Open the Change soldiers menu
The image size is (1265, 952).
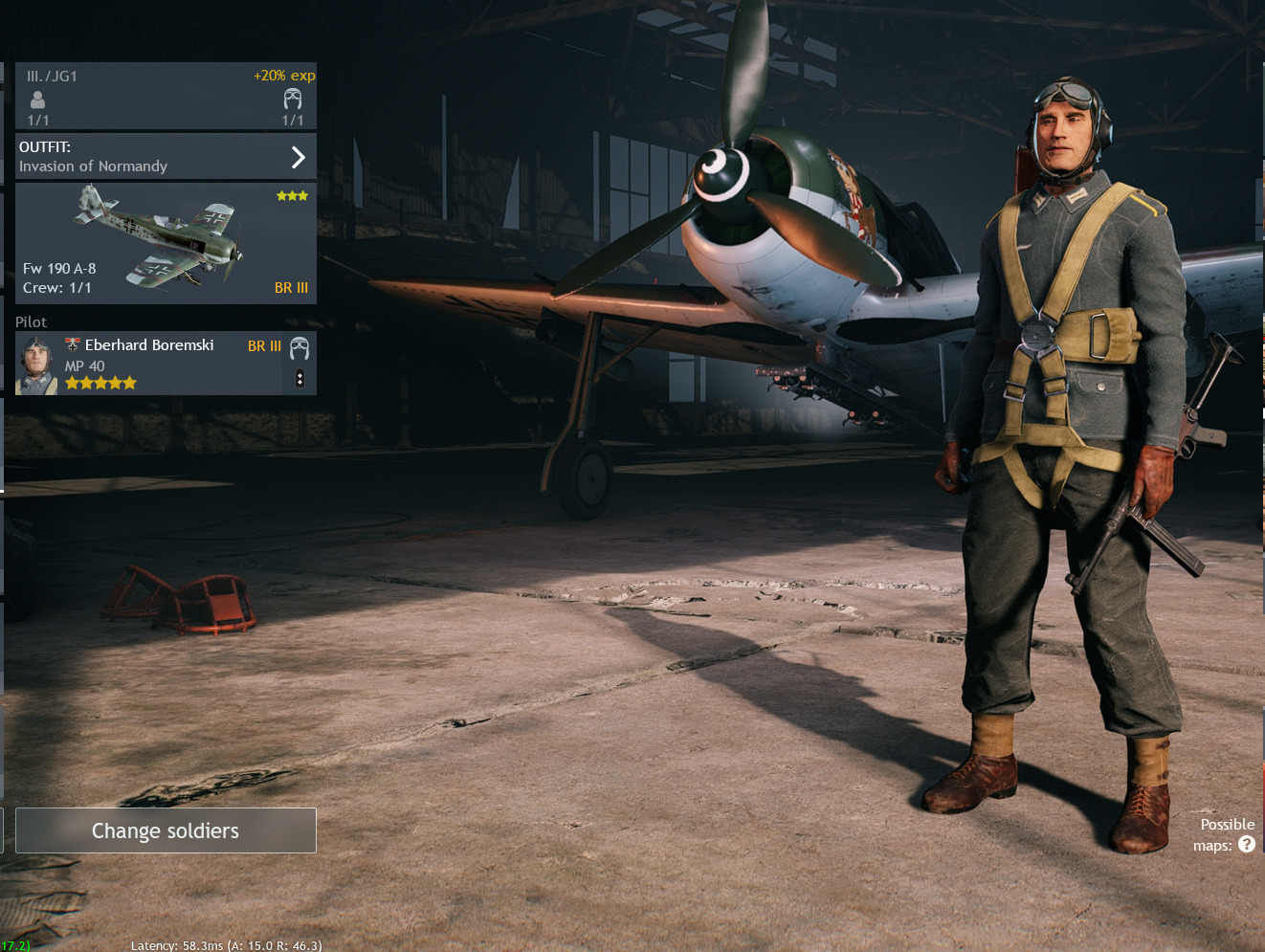click(x=166, y=830)
